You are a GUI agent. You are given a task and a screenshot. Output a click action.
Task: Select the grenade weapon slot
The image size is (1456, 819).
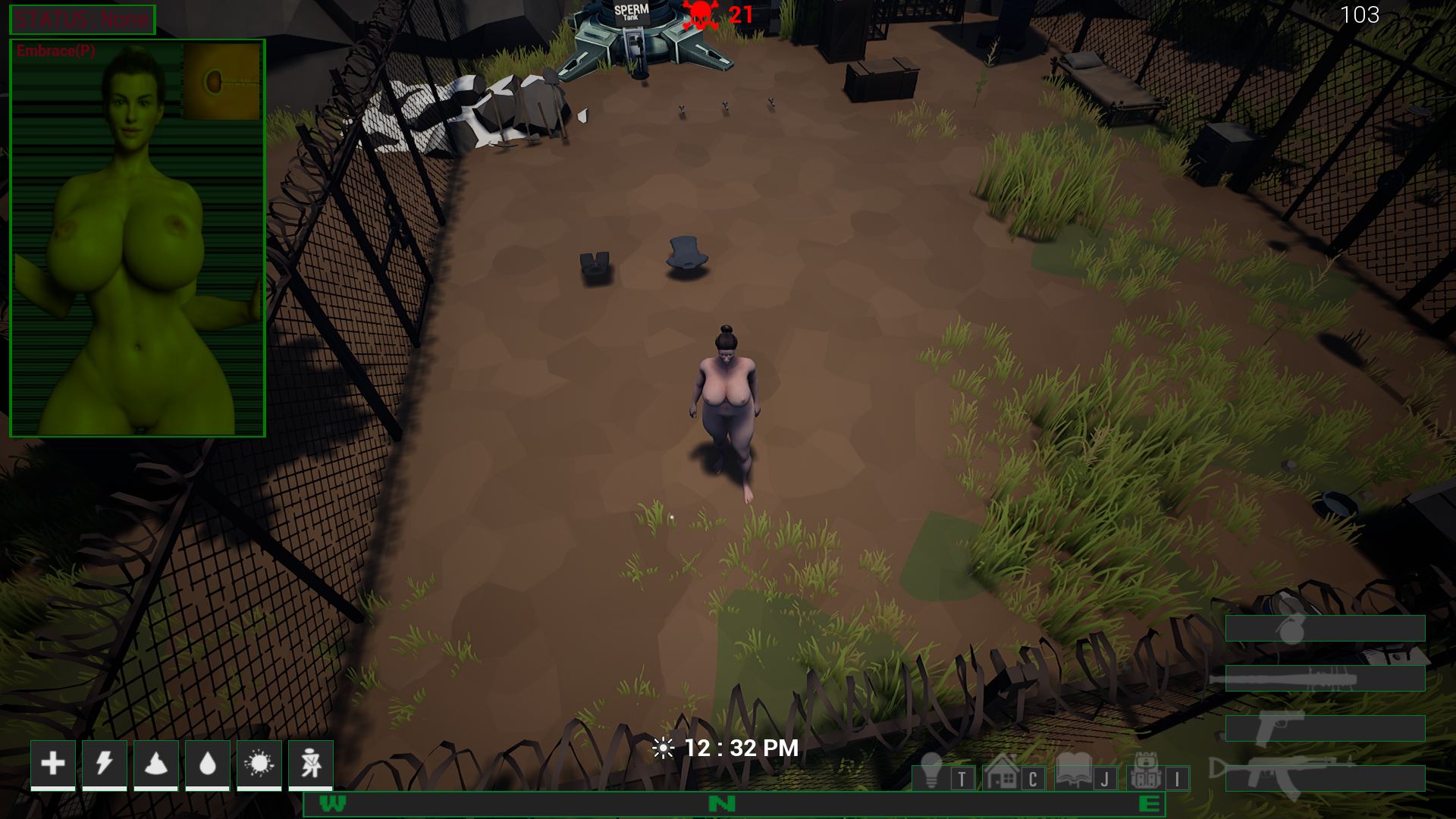pyautogui.click(x=1325, y=629)
